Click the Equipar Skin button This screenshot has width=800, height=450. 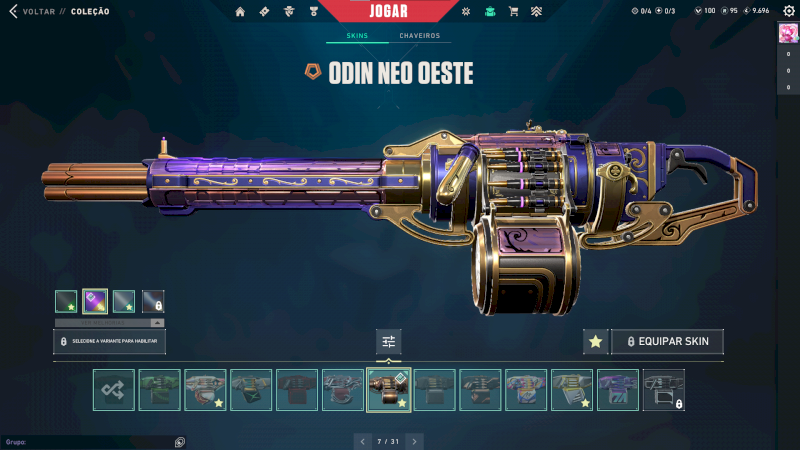click(x=667, y=342)
